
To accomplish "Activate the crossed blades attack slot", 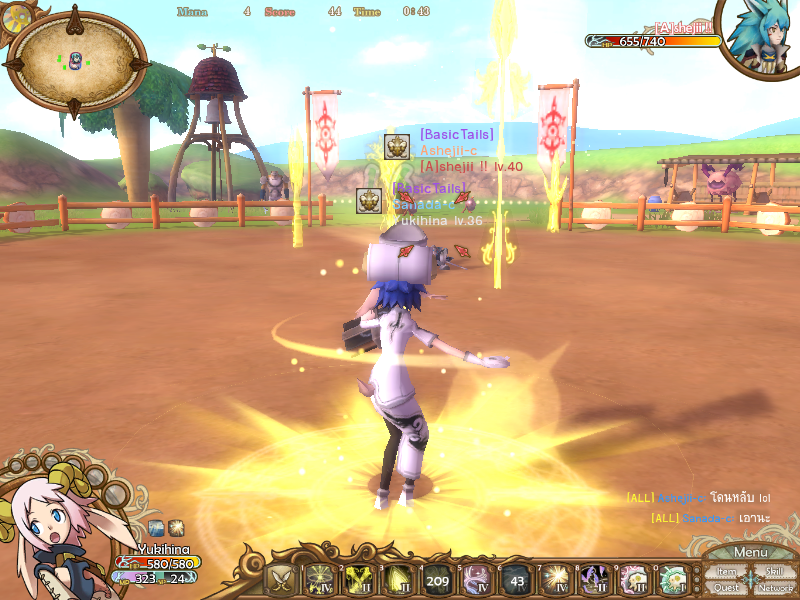I will click(280, 579).
